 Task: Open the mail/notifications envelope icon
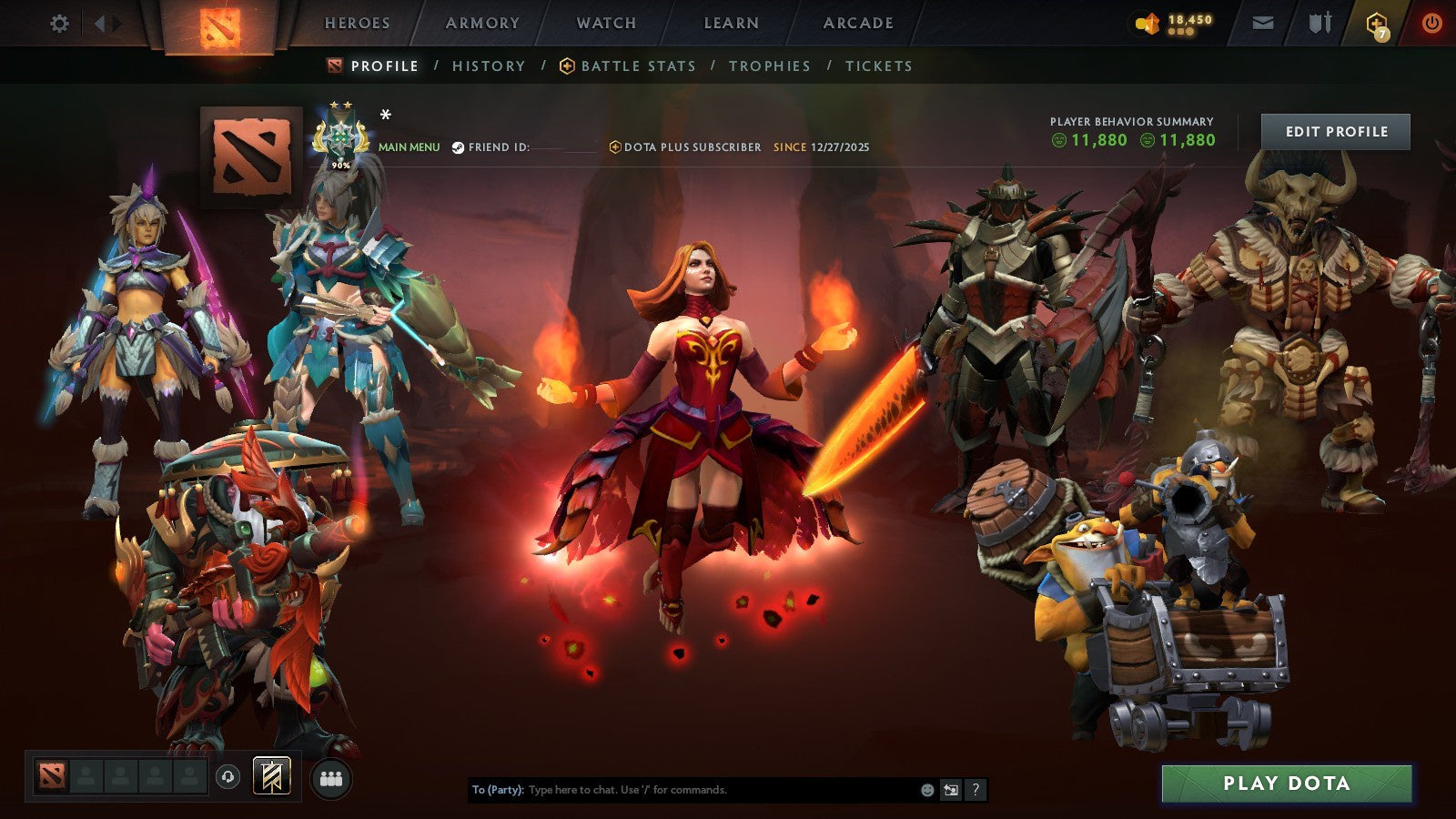pyautogui.click(x=1261, y=23)
